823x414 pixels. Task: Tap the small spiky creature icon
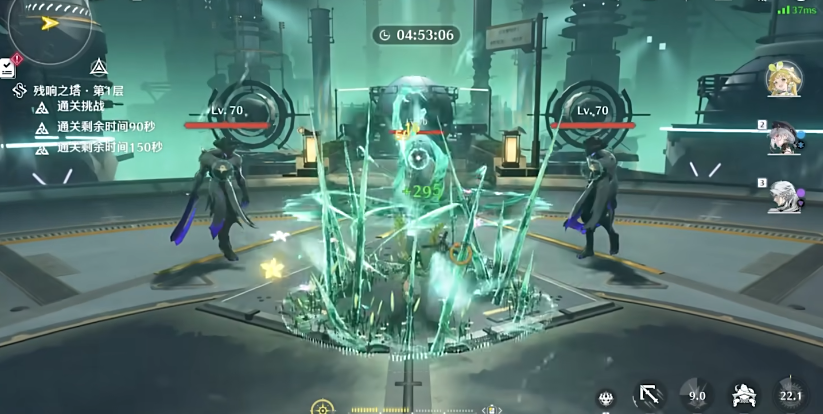coord(606,398)
